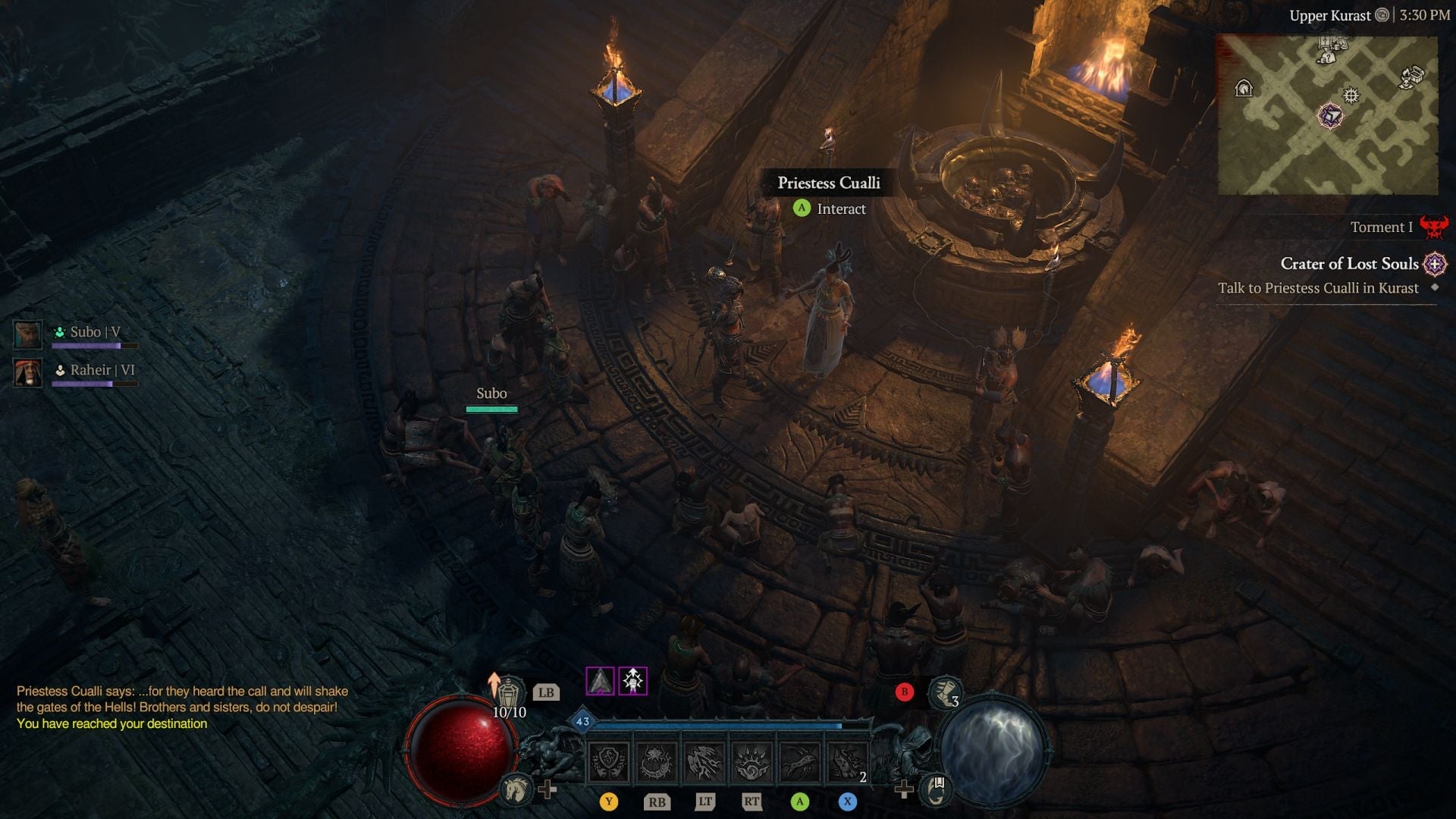Select Subo's party member portrait

pos(27,334)
